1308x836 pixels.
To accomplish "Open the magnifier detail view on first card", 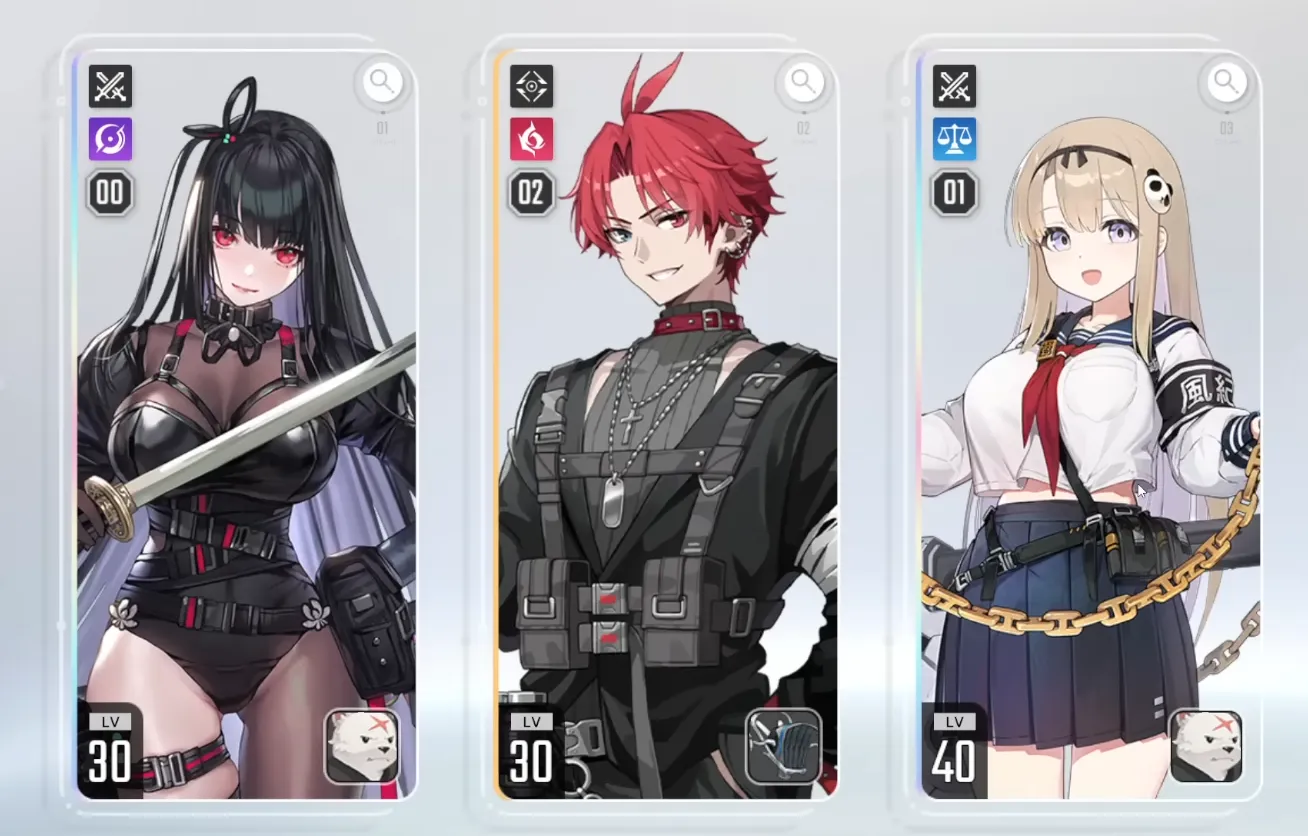I will pyautogui.click(x=381, y=84).
